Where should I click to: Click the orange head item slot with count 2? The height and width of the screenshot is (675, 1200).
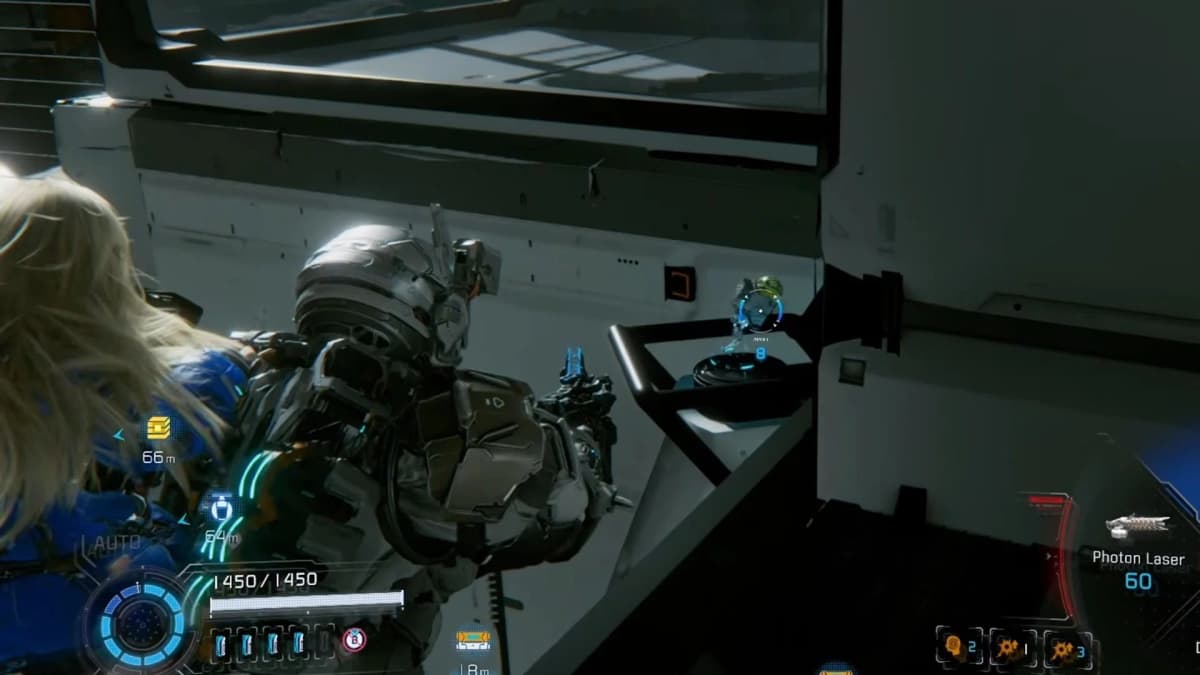click(959, 647)
